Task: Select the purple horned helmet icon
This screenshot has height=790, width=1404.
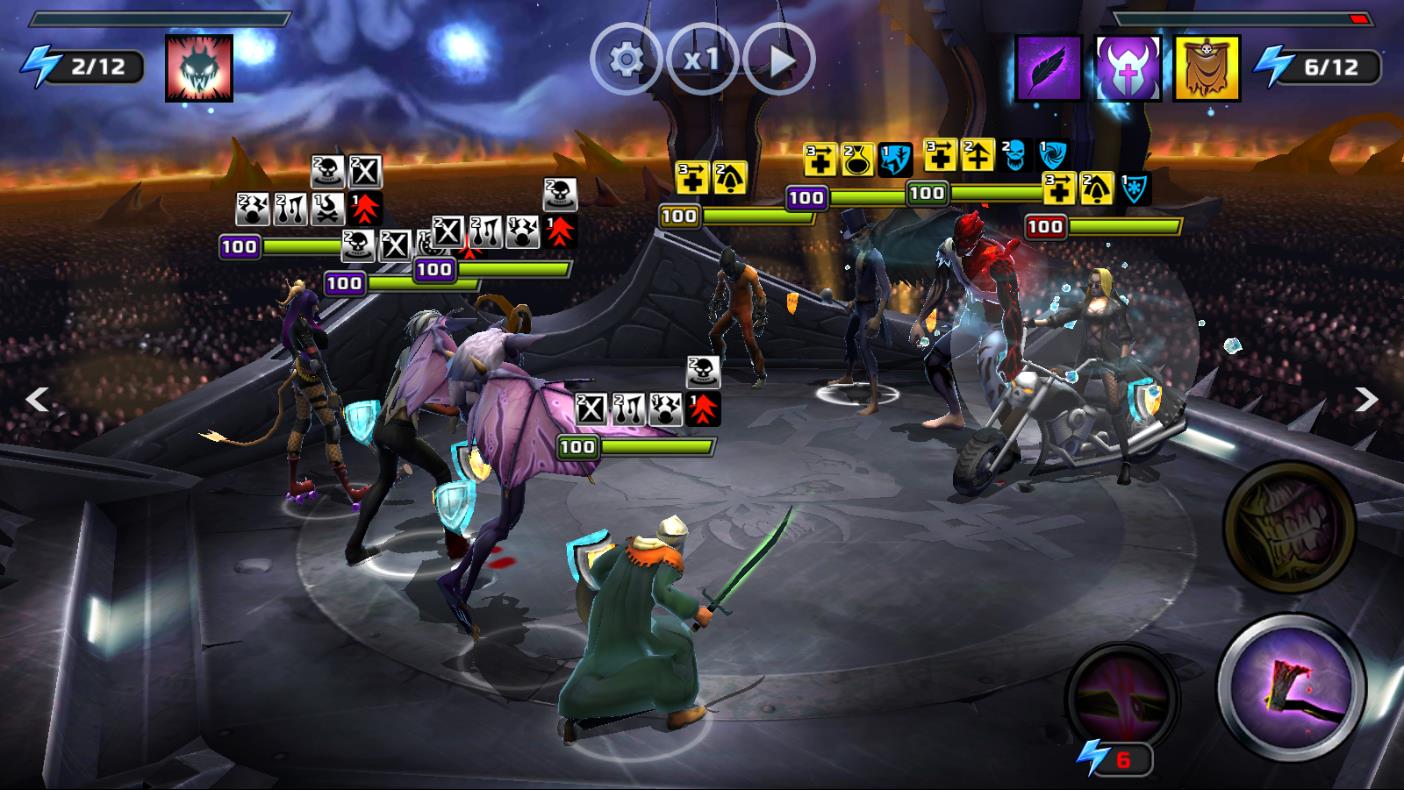Action: 1127,68
